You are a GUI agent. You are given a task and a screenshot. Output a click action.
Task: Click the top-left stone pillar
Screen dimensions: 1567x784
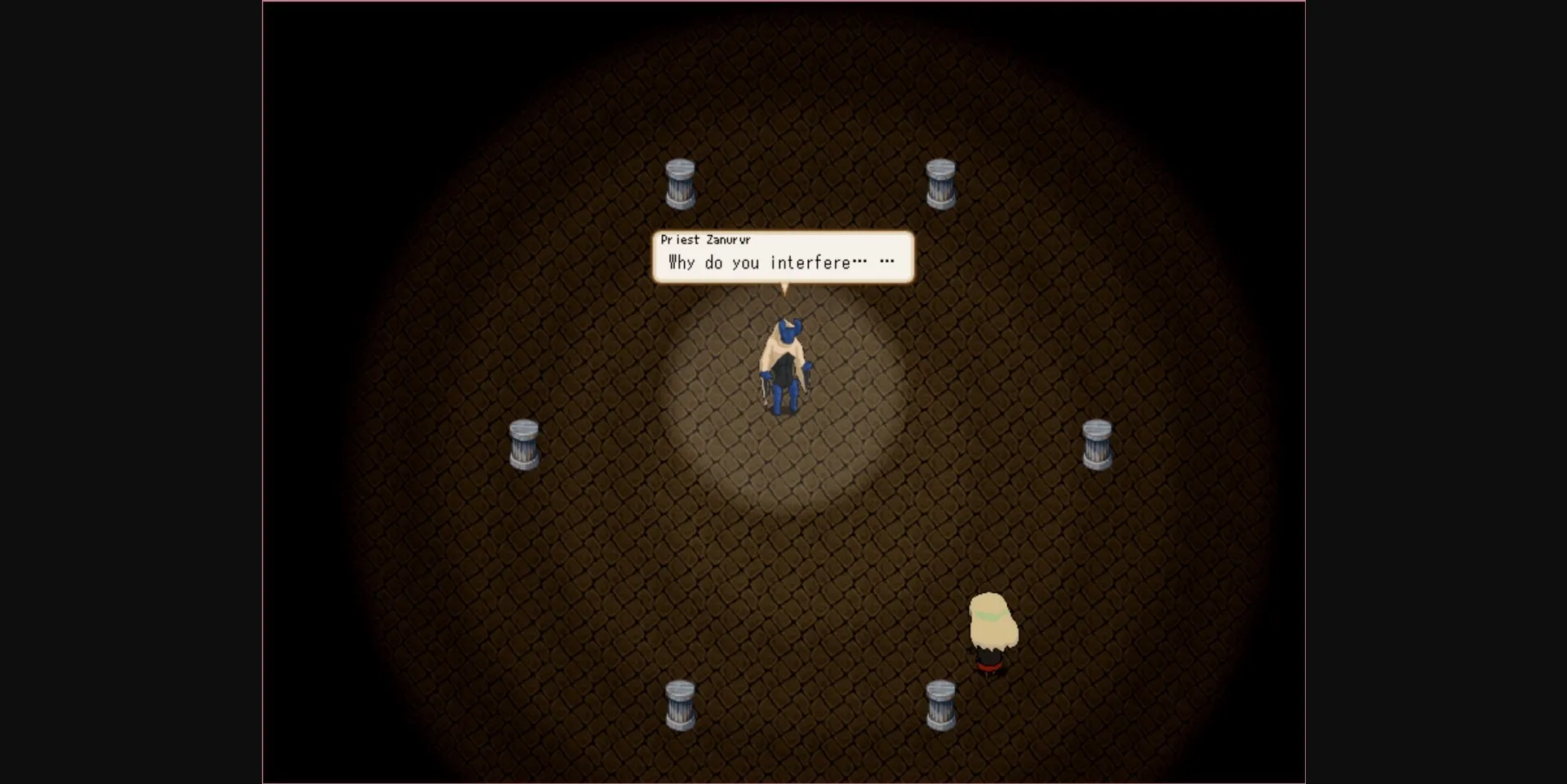coord(681,184)
